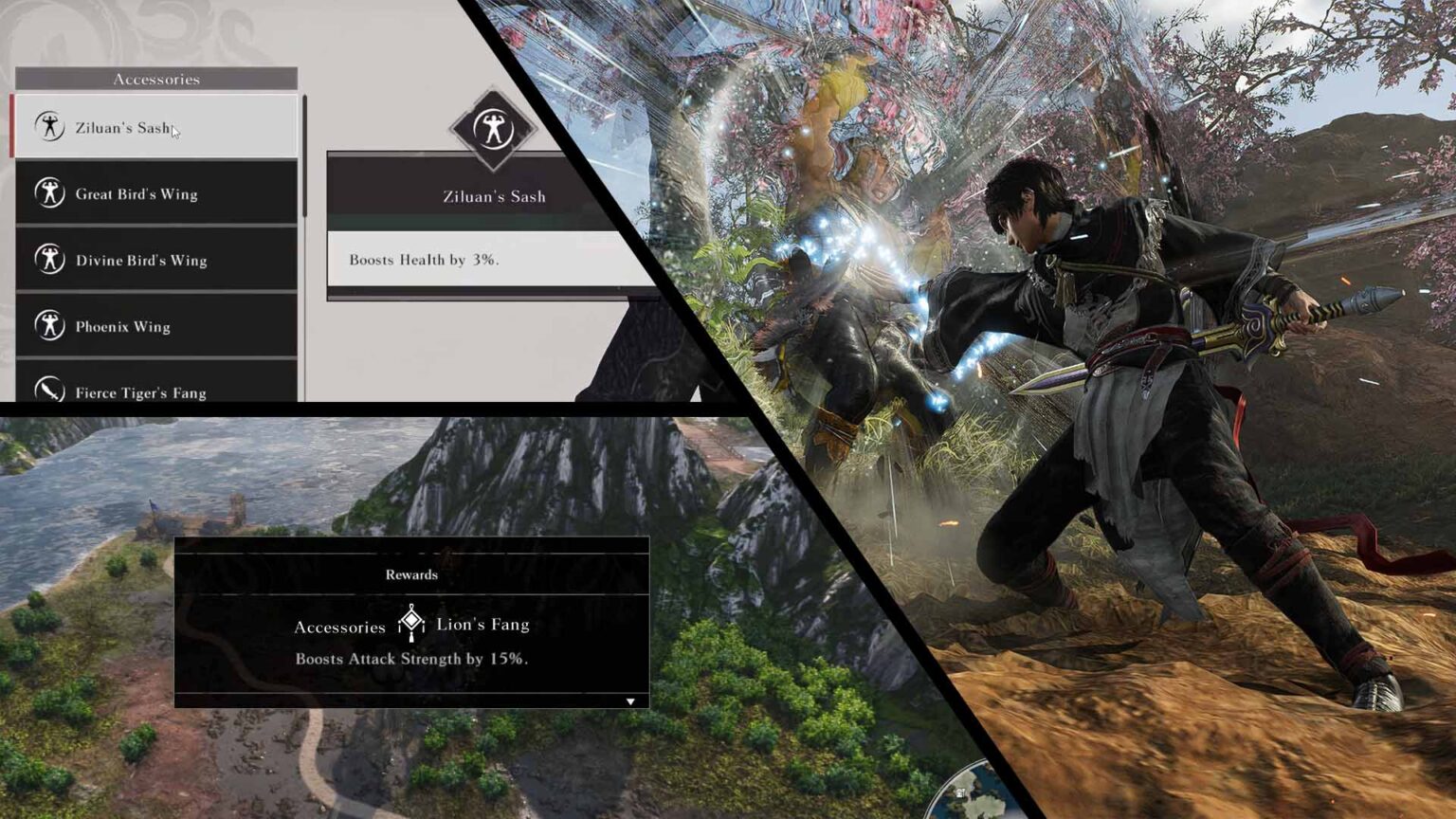Click the Boosts Attack Strength by 15% text
The image size is (1456, 819).
[x=412, y=658]
